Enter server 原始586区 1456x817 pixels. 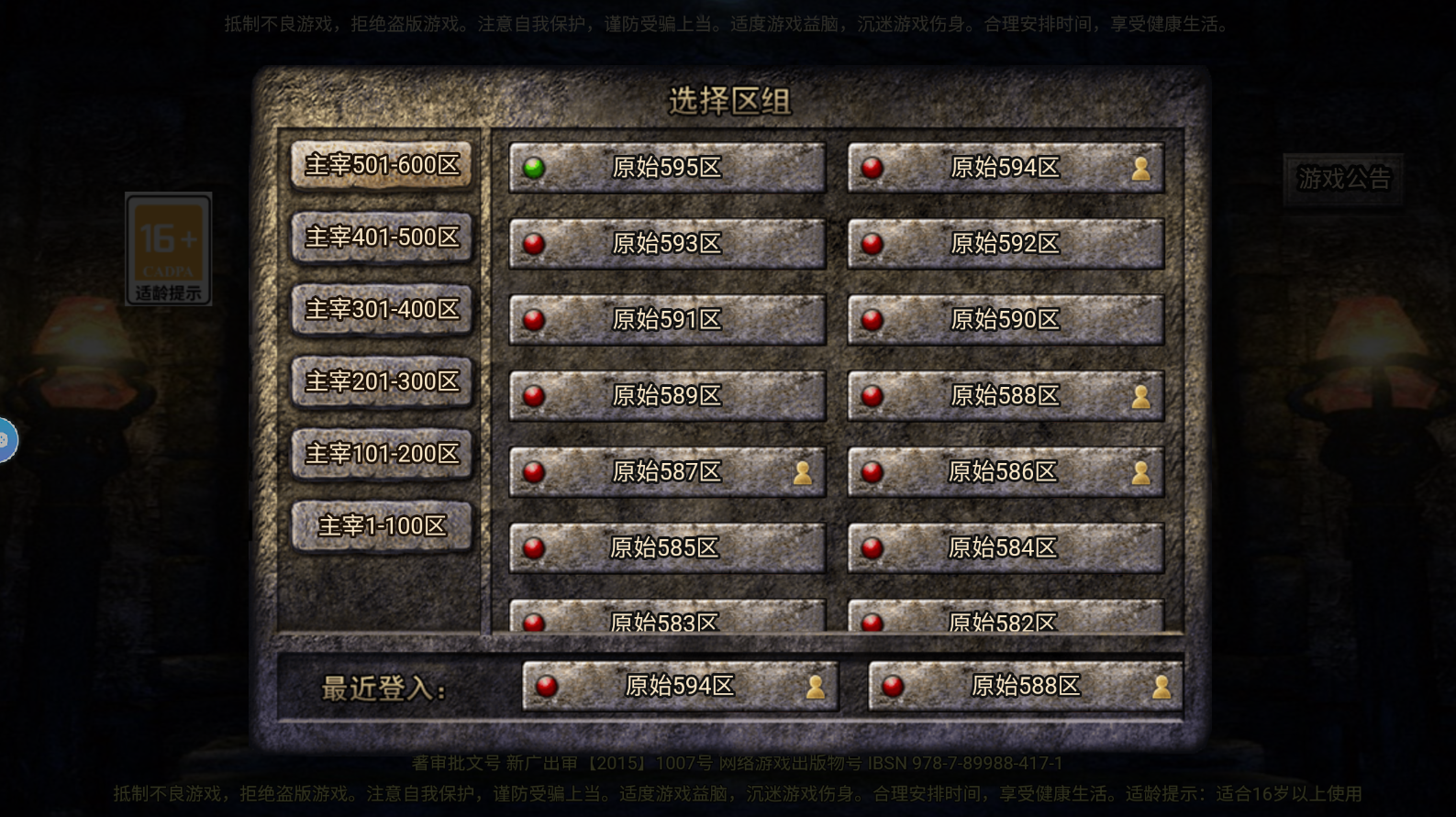tap(1006, 472)
